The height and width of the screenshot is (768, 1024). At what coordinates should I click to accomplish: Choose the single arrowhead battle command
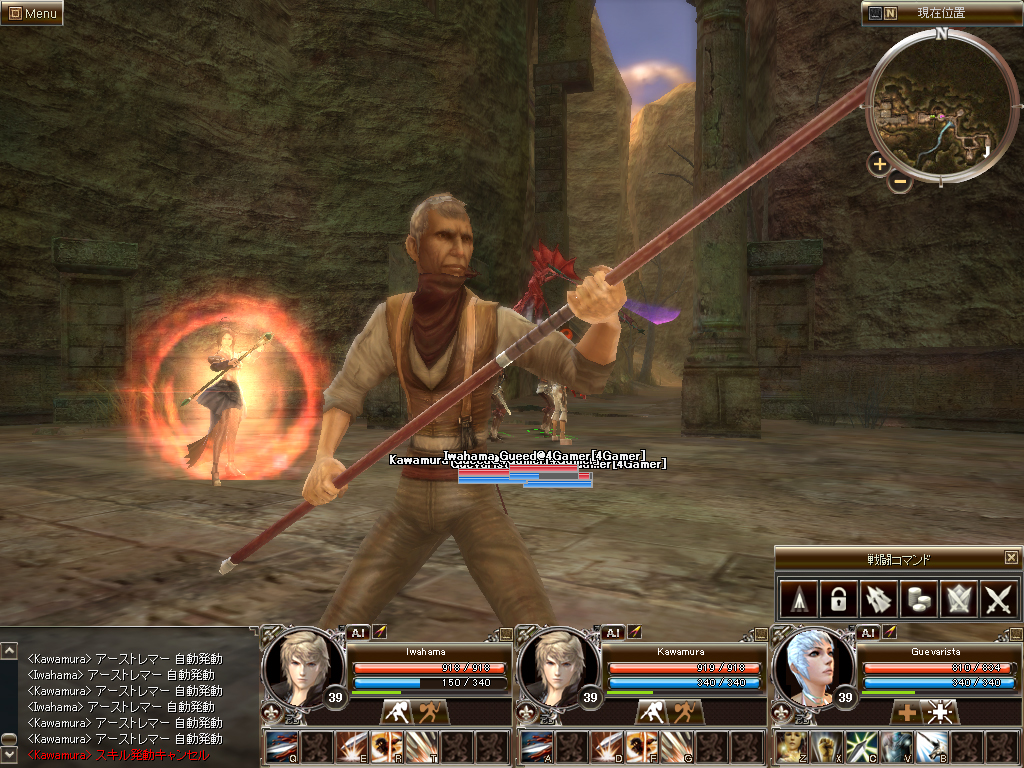[797, 599]
